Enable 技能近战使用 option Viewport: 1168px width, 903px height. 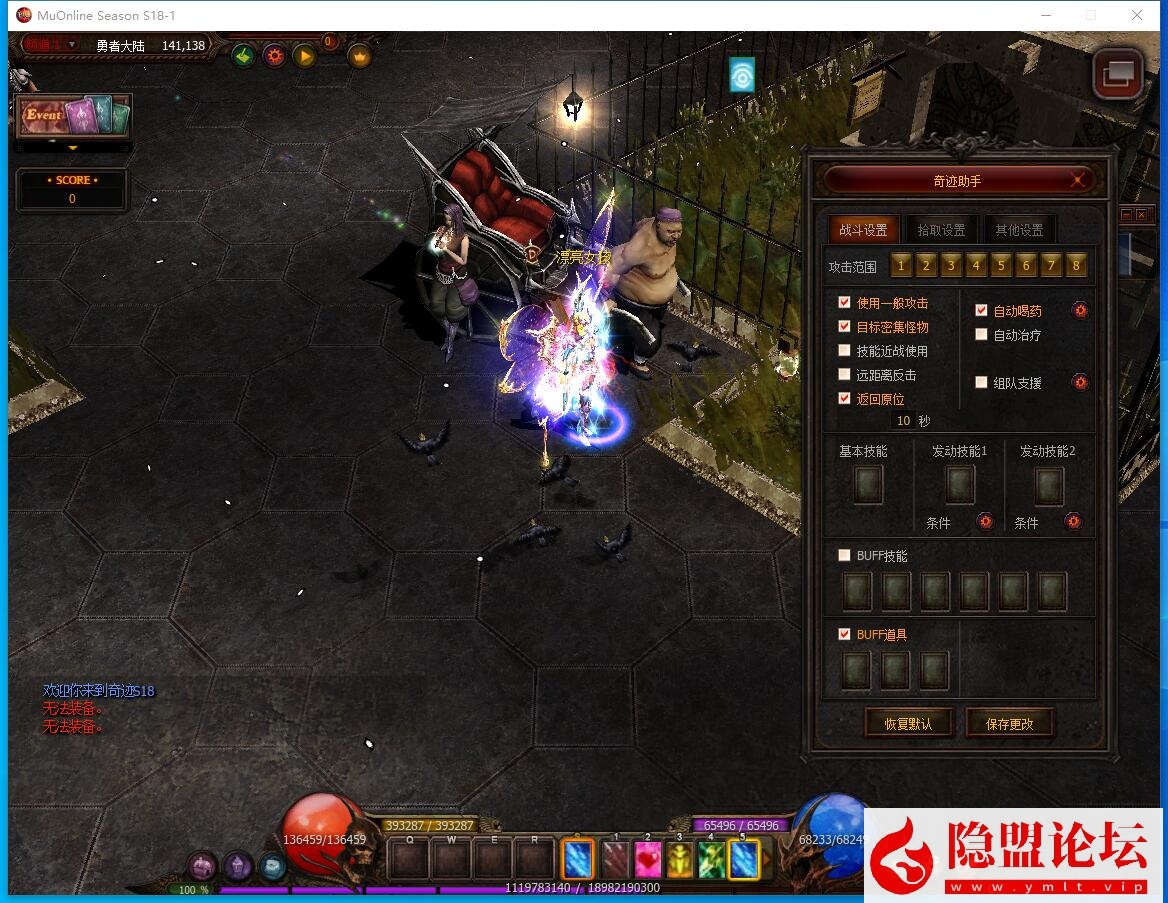tap(845, 351)
